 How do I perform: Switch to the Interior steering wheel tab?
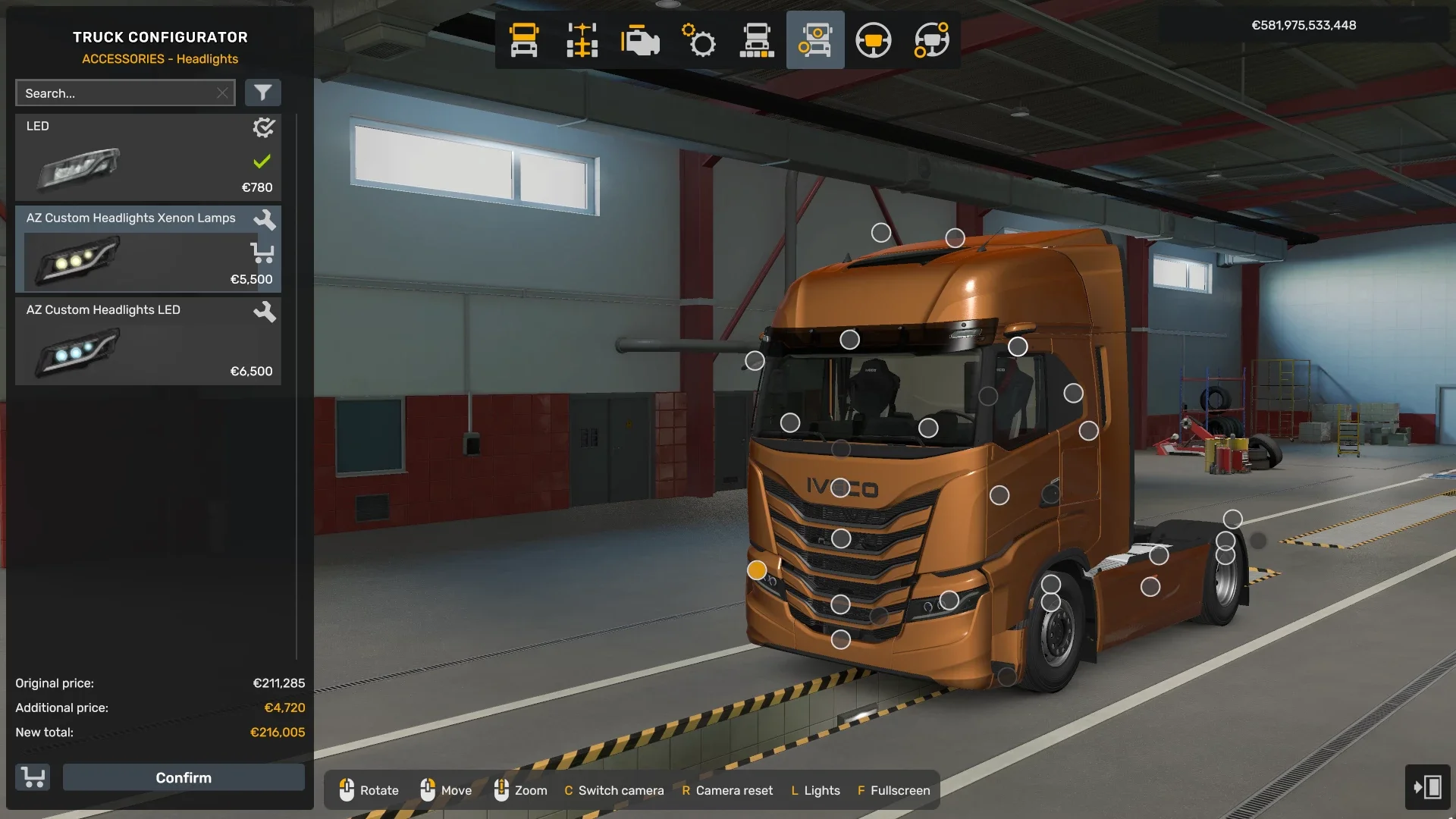[873, 40]
